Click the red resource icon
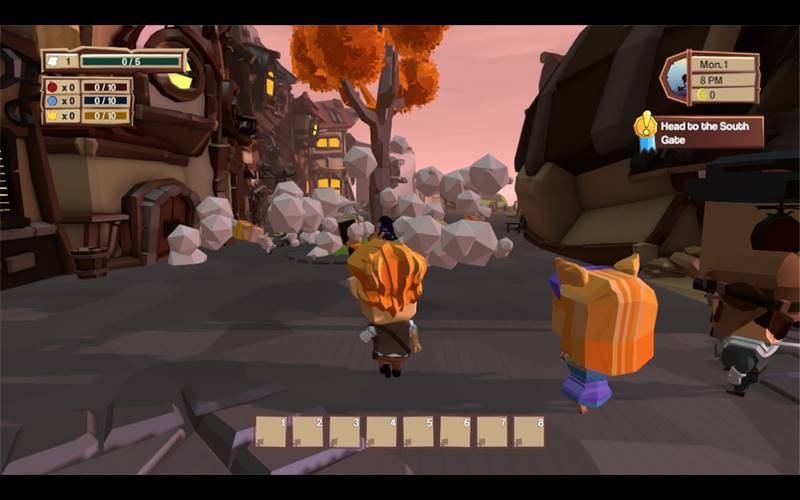This screenshot has height=500, width=800. pos(51,86)
